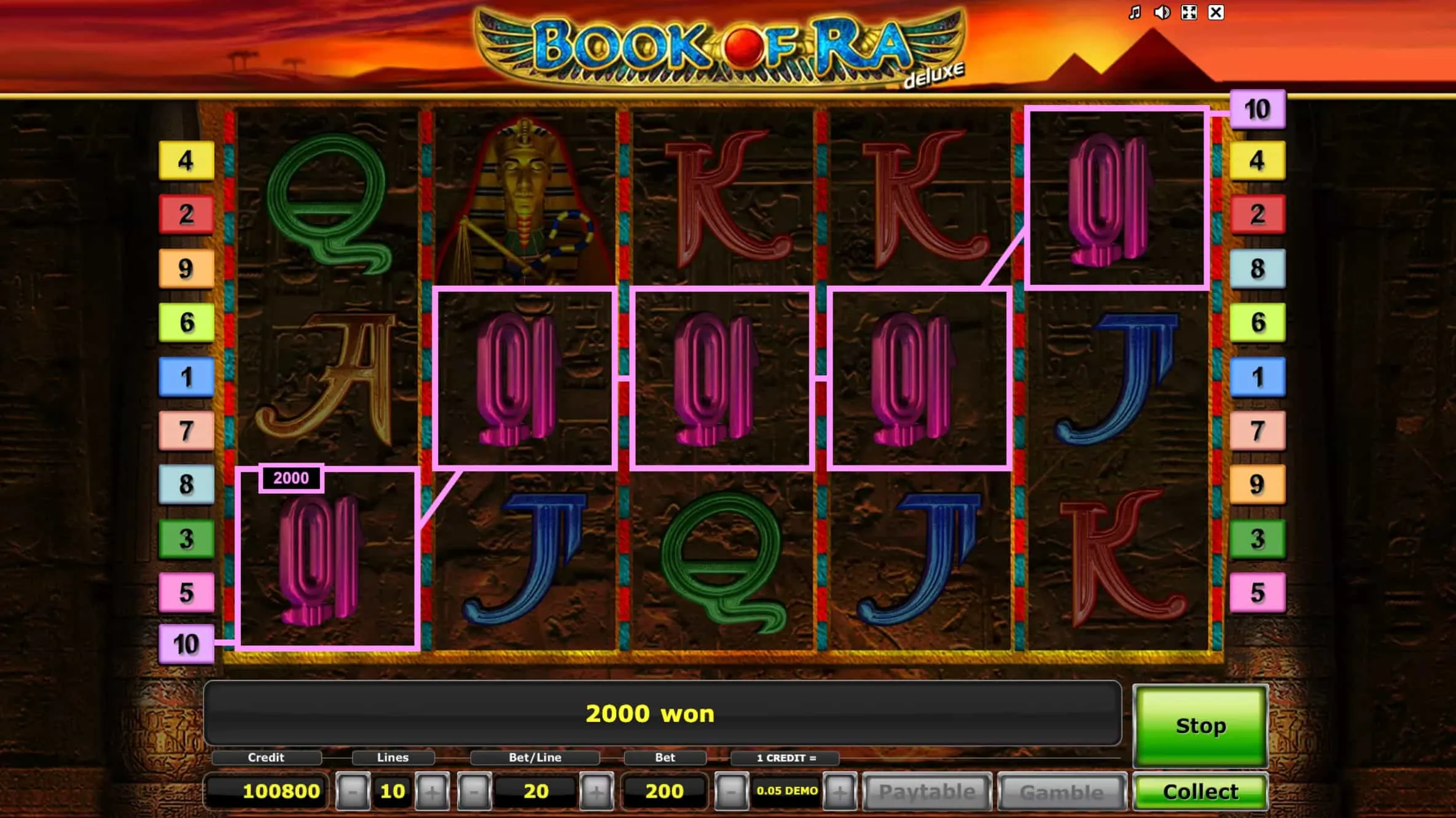Viewport: 1456px width, 818px height.
Task: Decrease the credit value denomination
Action: pyautogui.click(x=731, y=792)
